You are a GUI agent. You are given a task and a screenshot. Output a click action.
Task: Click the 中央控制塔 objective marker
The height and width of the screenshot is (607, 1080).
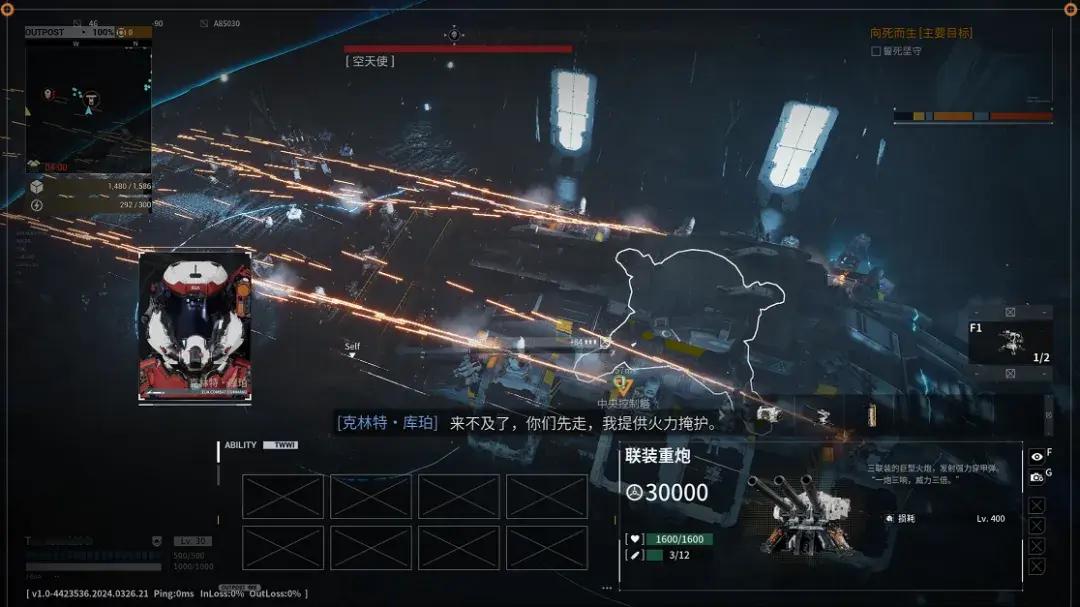coord(622,402)
